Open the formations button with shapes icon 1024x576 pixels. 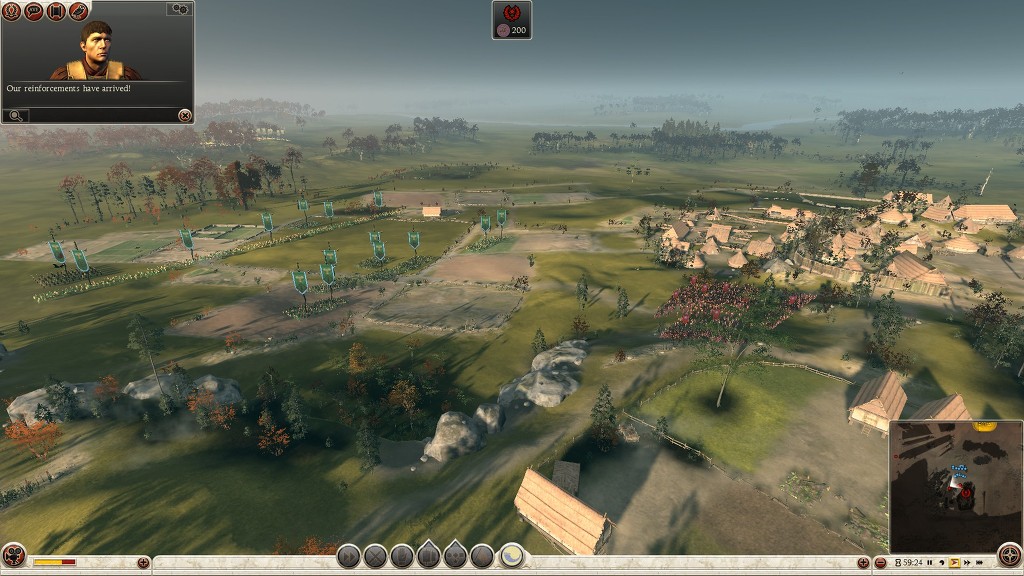tap(455, 556)
